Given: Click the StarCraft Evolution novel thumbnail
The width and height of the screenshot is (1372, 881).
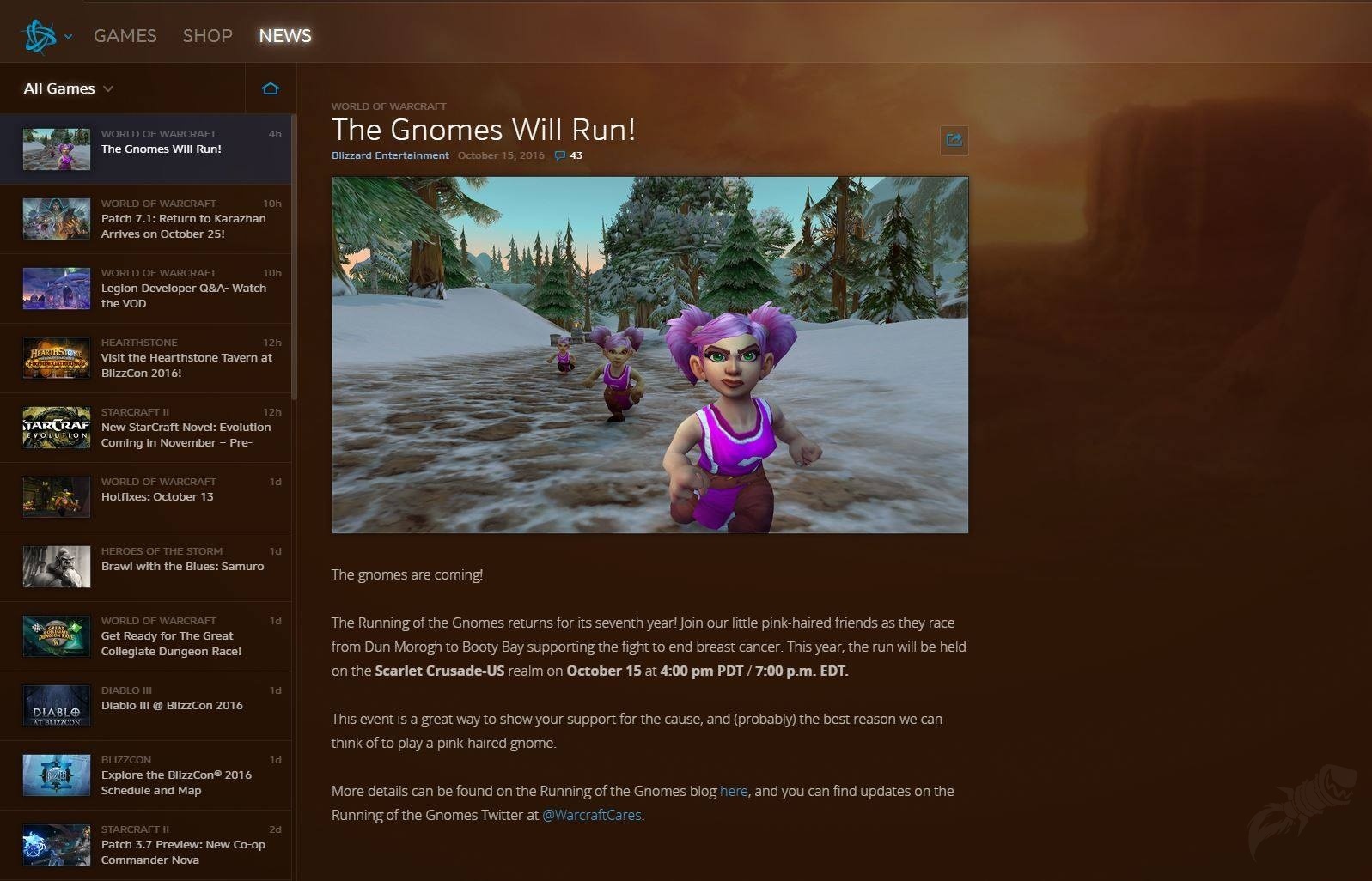Looking at the screenshot, I should pos(56,428).
